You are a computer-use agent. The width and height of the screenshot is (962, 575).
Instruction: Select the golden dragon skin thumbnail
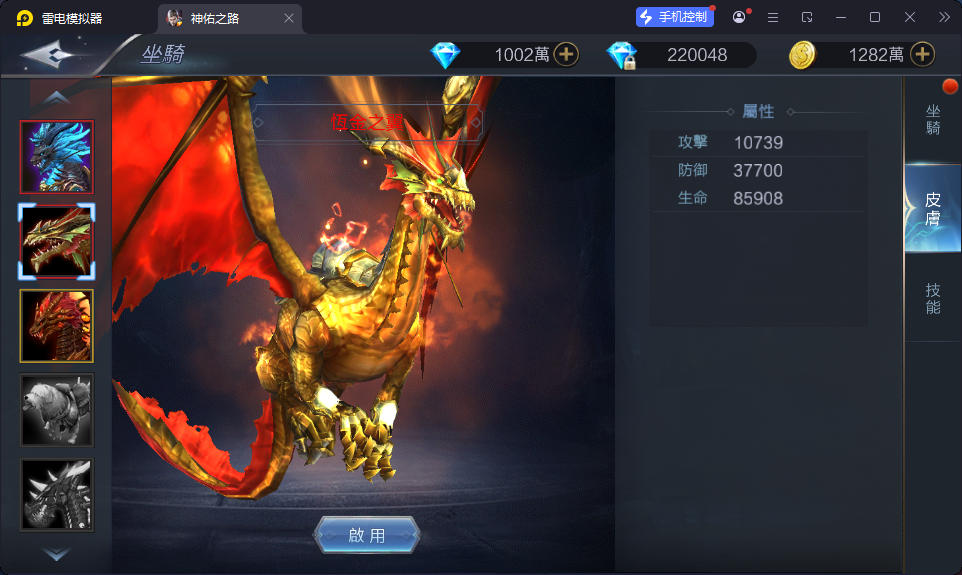coord(57,241)
